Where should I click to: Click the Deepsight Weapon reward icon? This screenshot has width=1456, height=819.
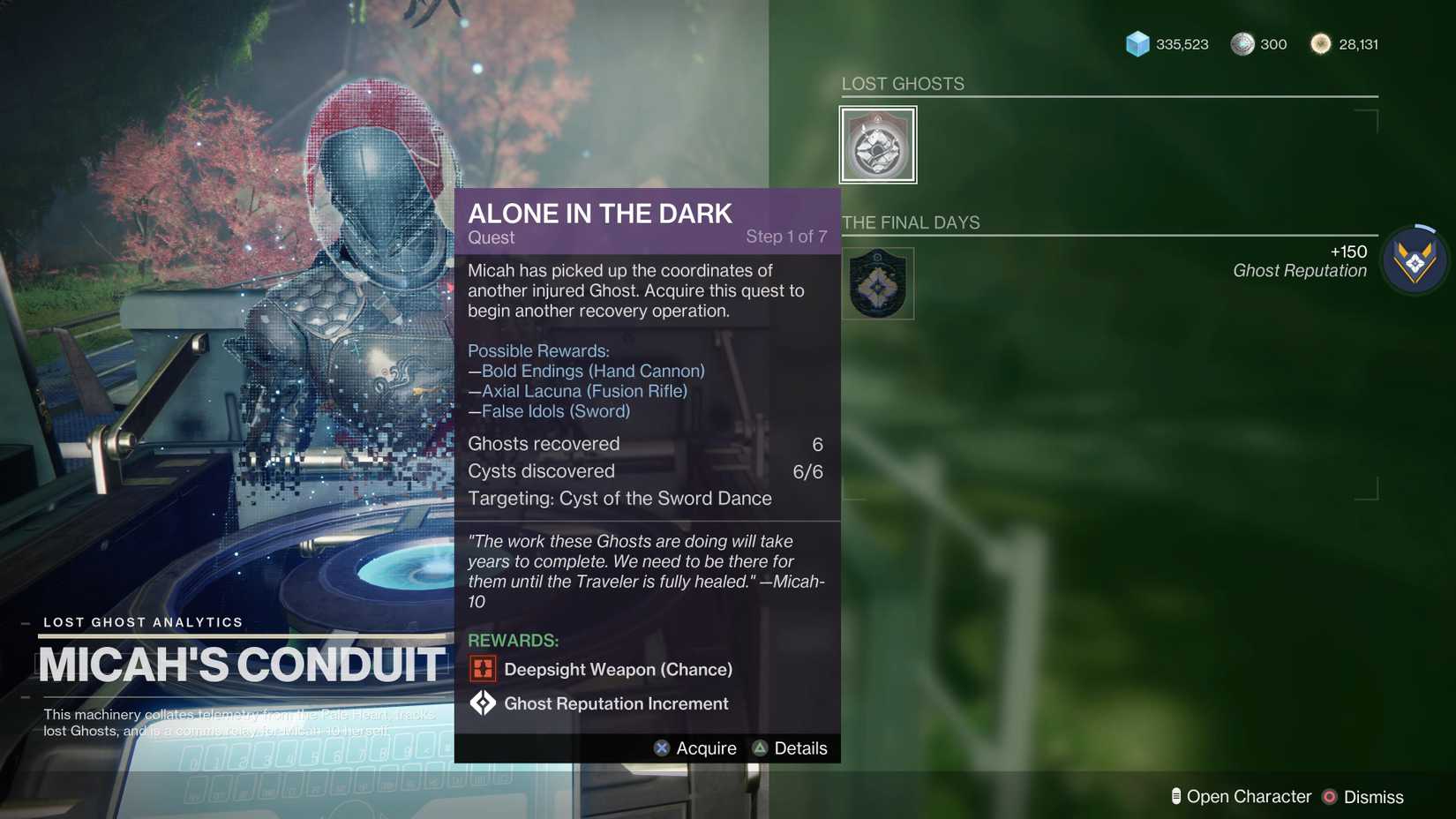tap(483, 669)
